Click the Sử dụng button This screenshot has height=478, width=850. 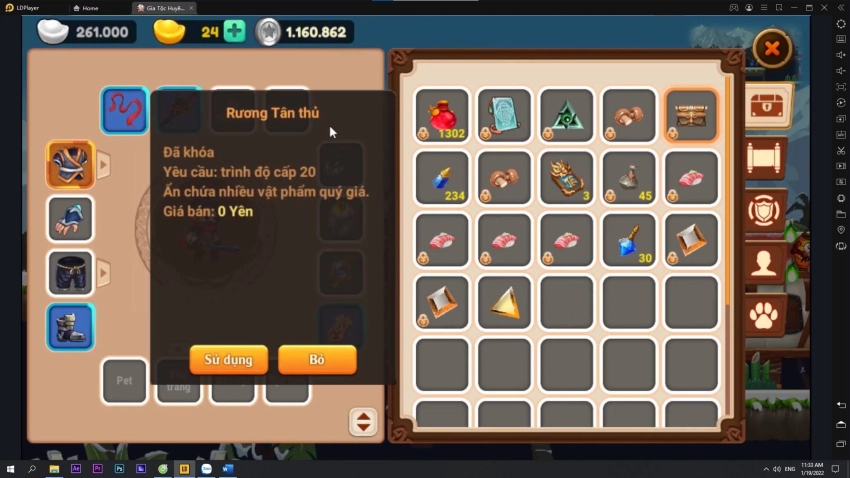point(228,359)
